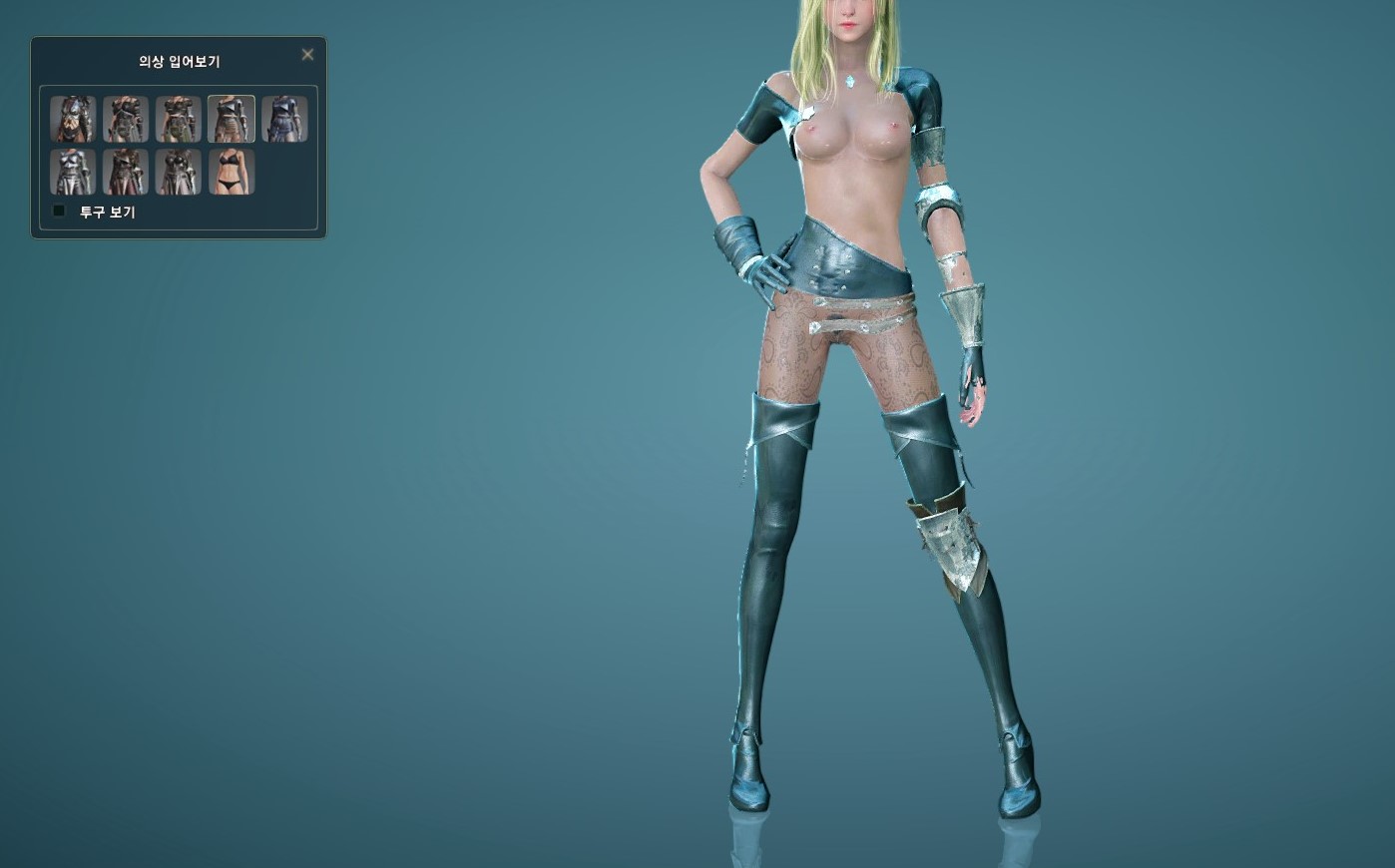Select the first heavy fur armor costume thumbnail
The height and width of the screenshot is (868, 1395).
coord(72,118)
